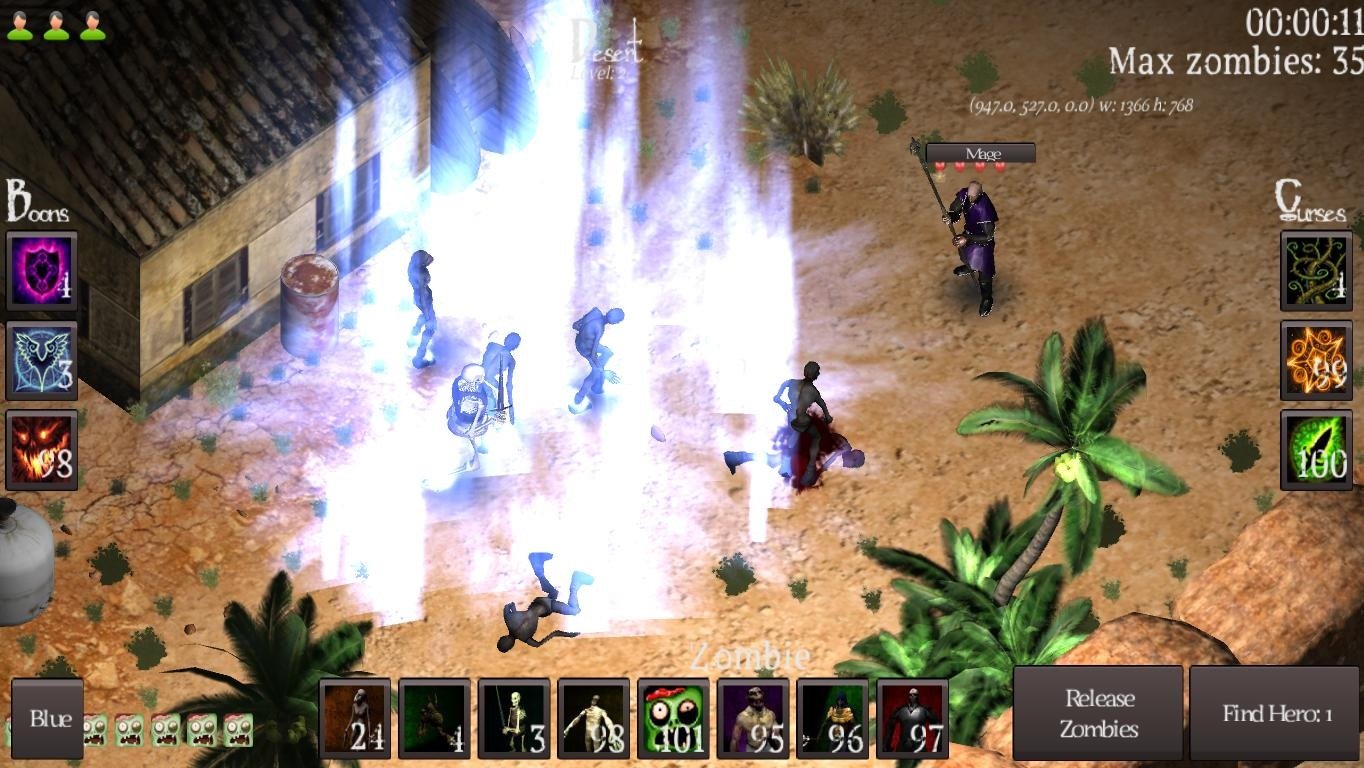
Task: Select the purple shirtless zombie slot
Action: [x=753, y=717]
